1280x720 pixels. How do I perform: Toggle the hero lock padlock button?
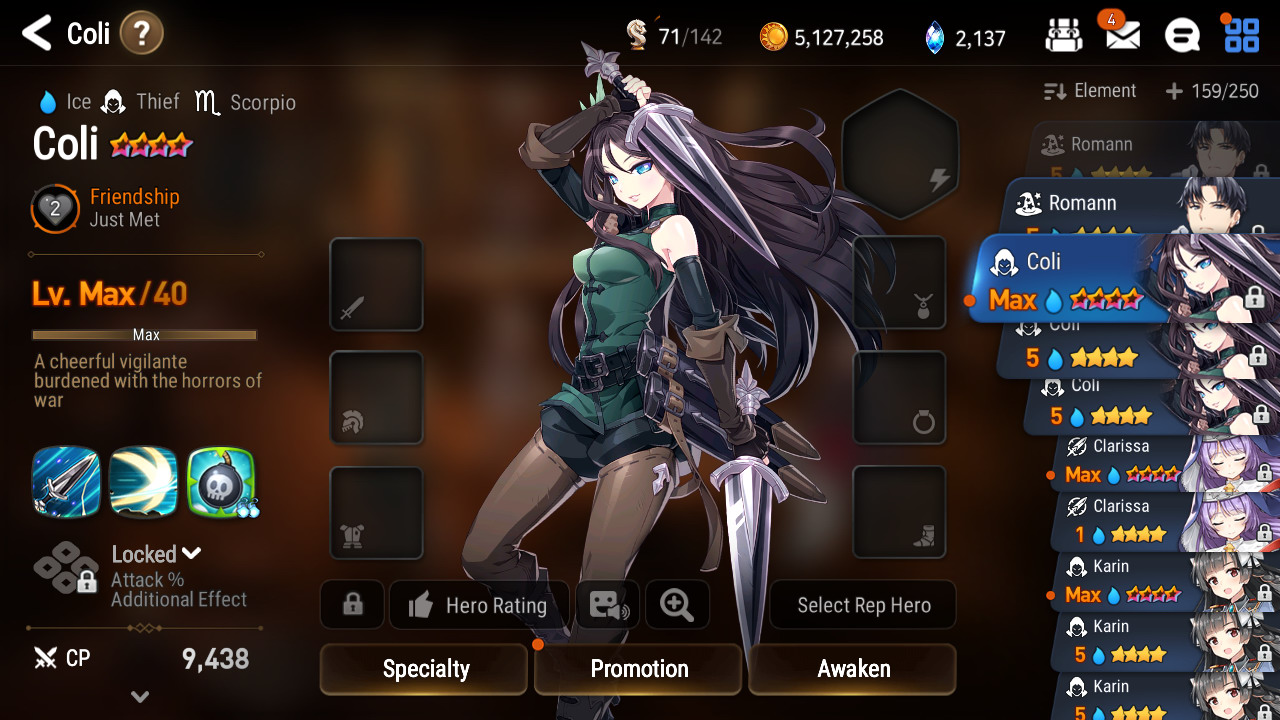352,605
